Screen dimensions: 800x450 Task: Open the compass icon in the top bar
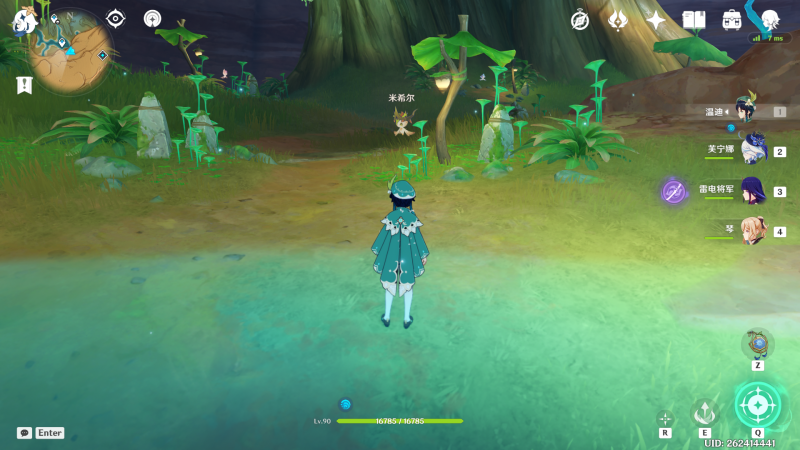click(x=580, y=20)
